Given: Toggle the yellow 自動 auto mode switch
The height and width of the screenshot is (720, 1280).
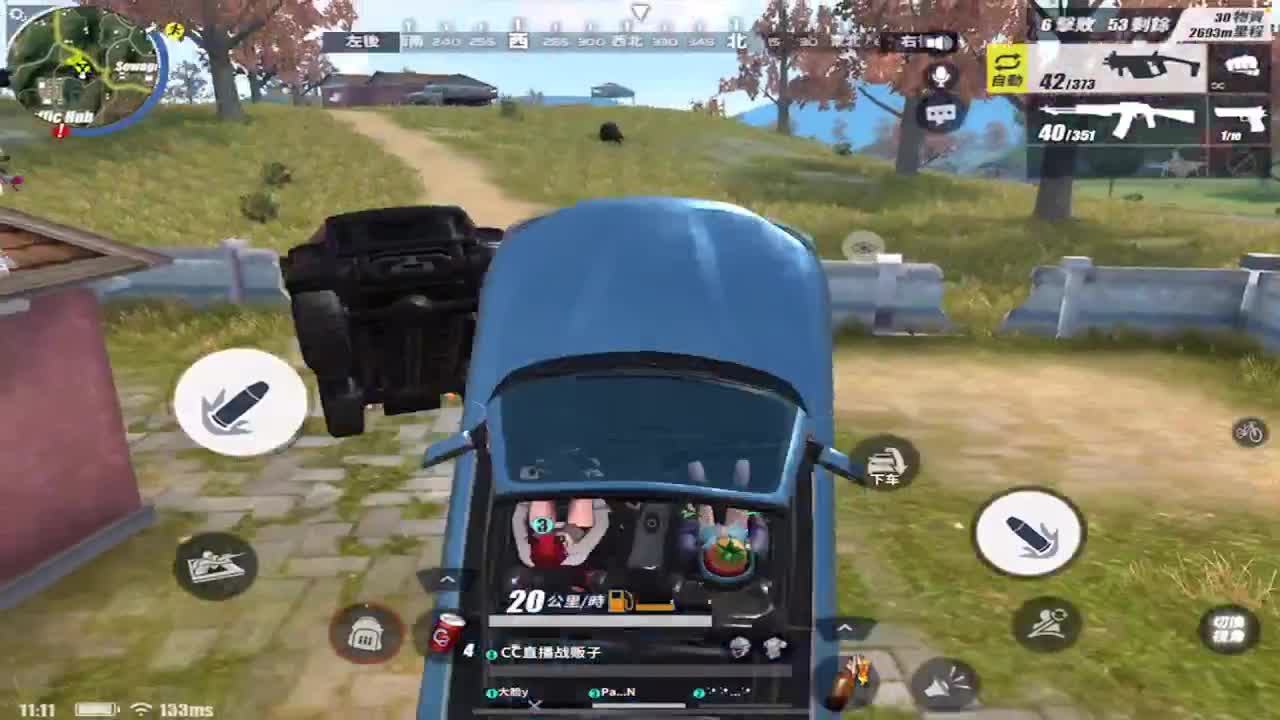Looking at the screenshot, I should coord(1007,68).
